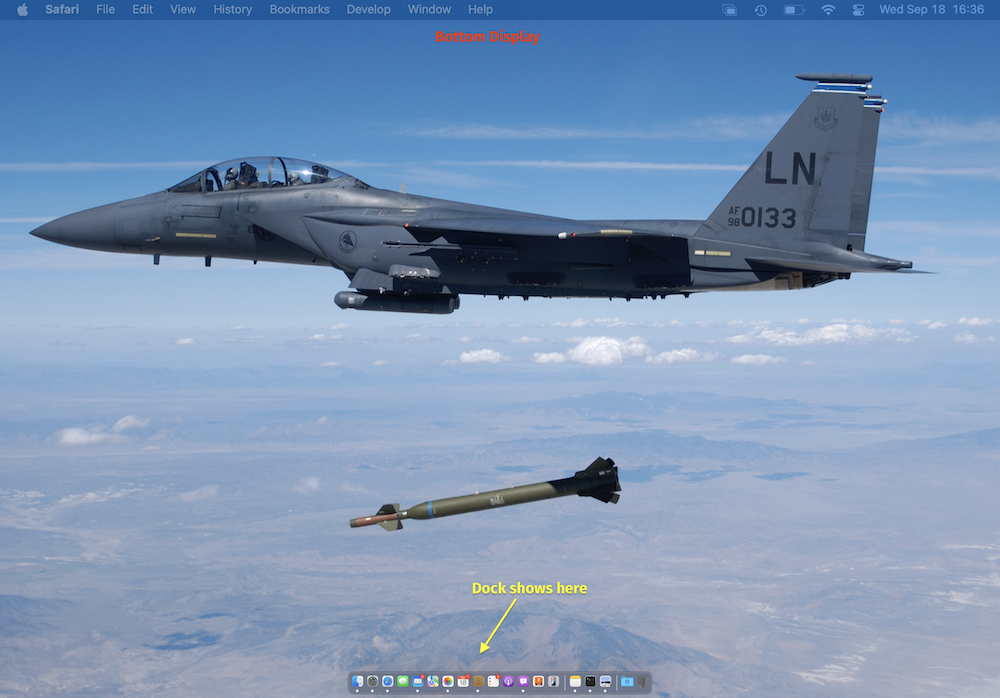Open the Bookmarks menu in the menu bar
Image resolution: width=1000 pixels, height=698 pixels.
[299, 9]
